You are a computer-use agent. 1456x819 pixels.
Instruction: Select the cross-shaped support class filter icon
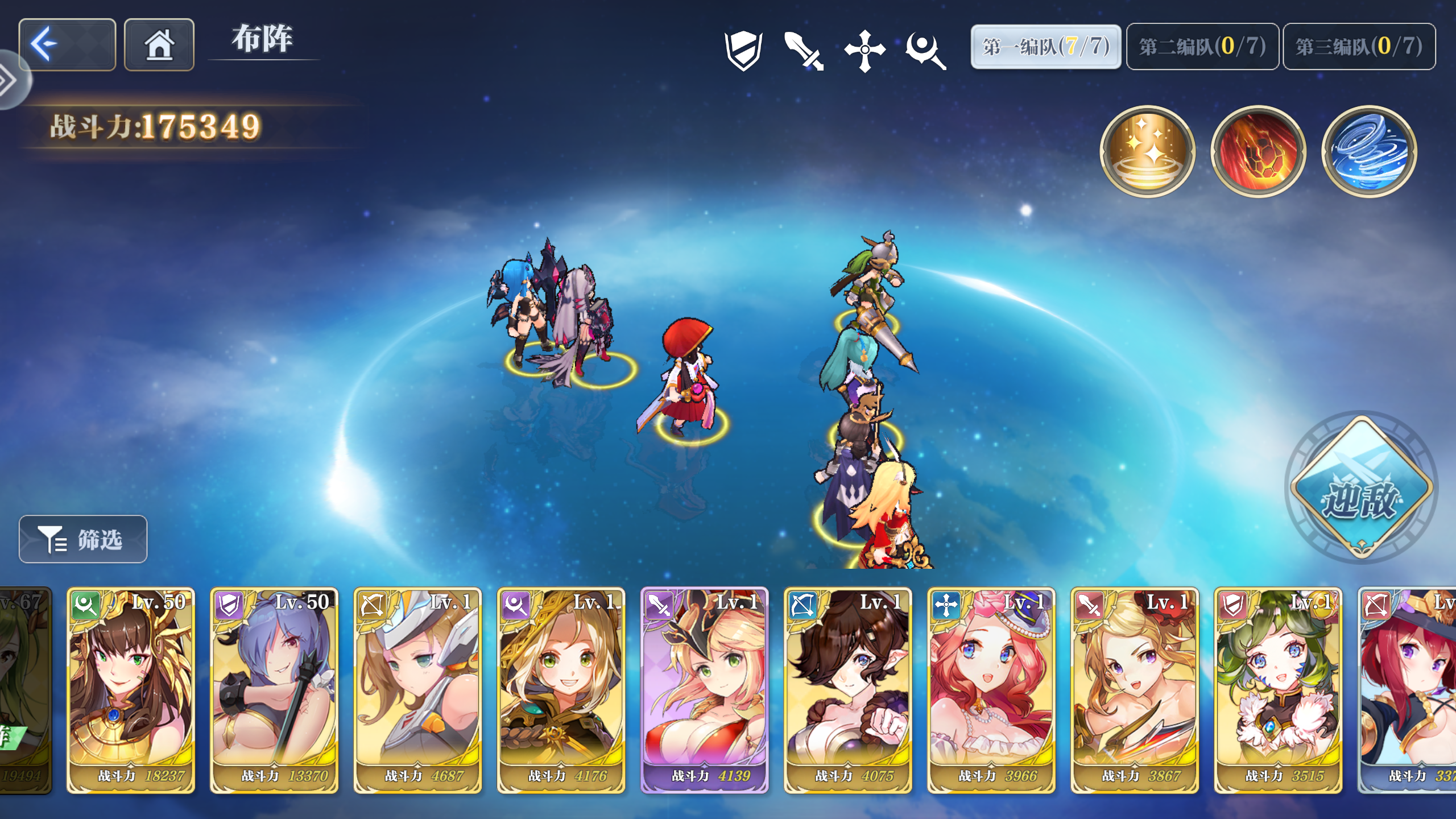point(864,50)
